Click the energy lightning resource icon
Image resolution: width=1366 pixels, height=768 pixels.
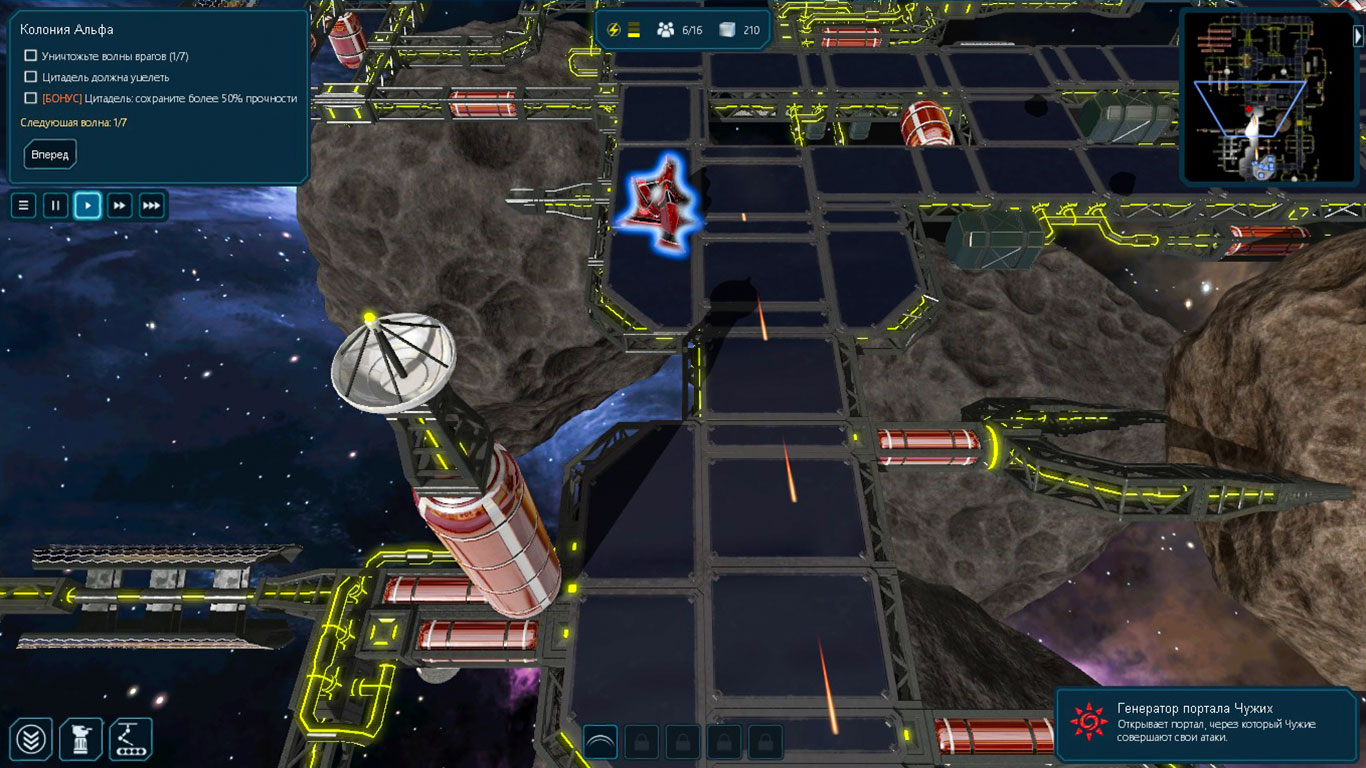point(614,30)
